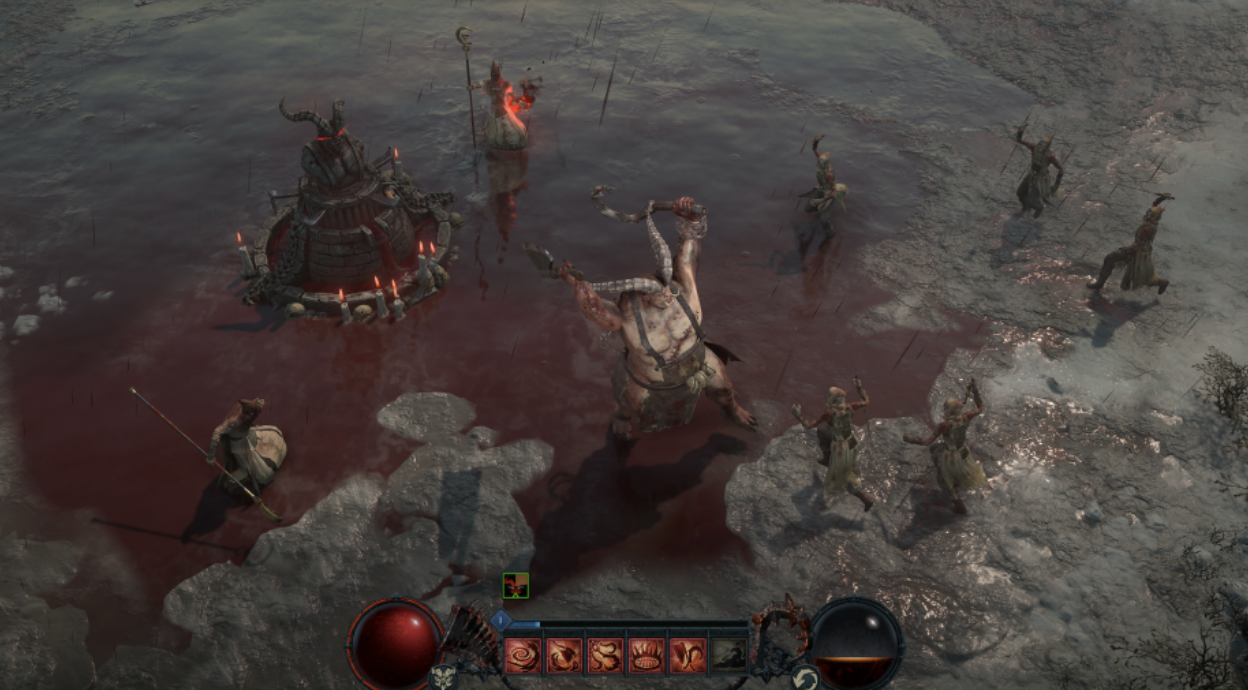The width and height of the screenshot is (1248, 690).
Task: Click the circular arrow evade button
Action: point(804,679)
